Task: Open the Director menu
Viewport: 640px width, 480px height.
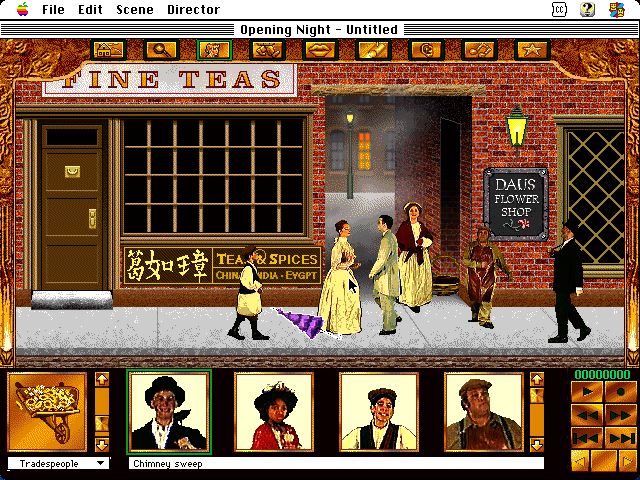Action: tap(193, 10)
